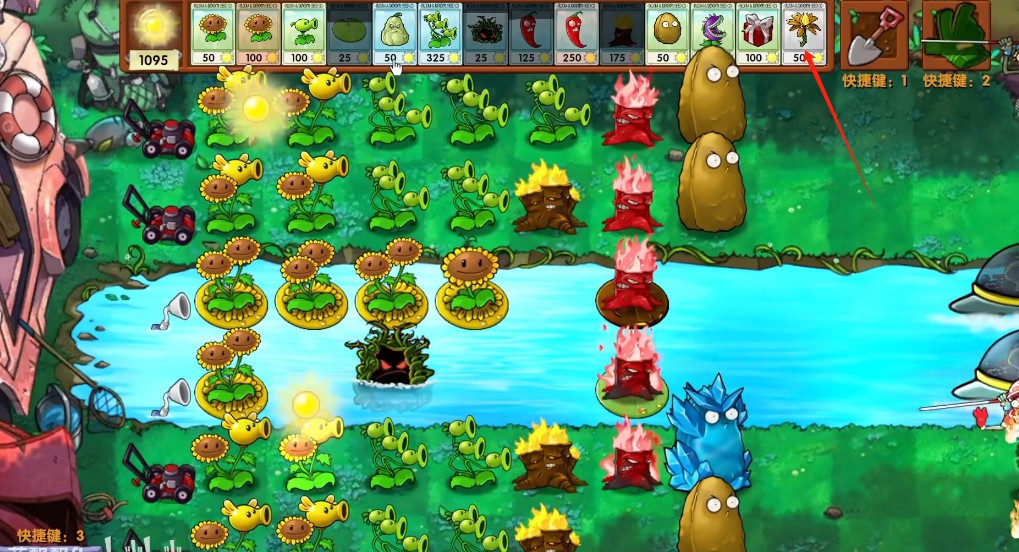Select the single Sunflower seed packet
1019x552 pixels.
(210, 35)
